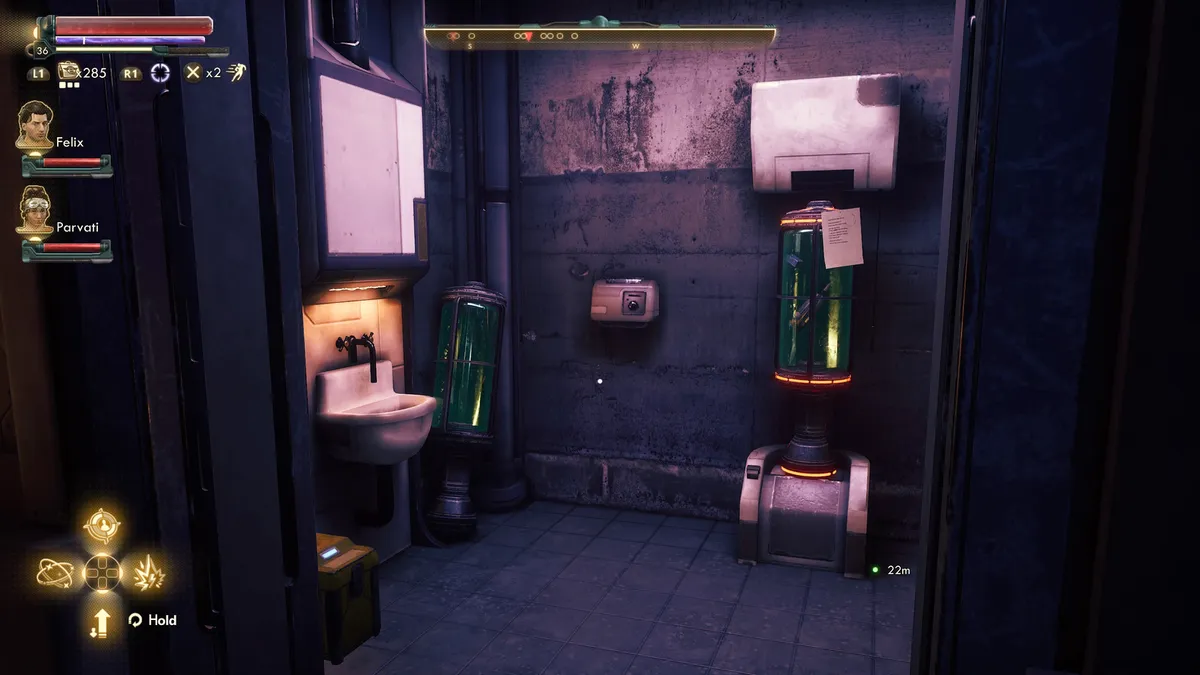Select Felix's companion portrait

[35, 125]
